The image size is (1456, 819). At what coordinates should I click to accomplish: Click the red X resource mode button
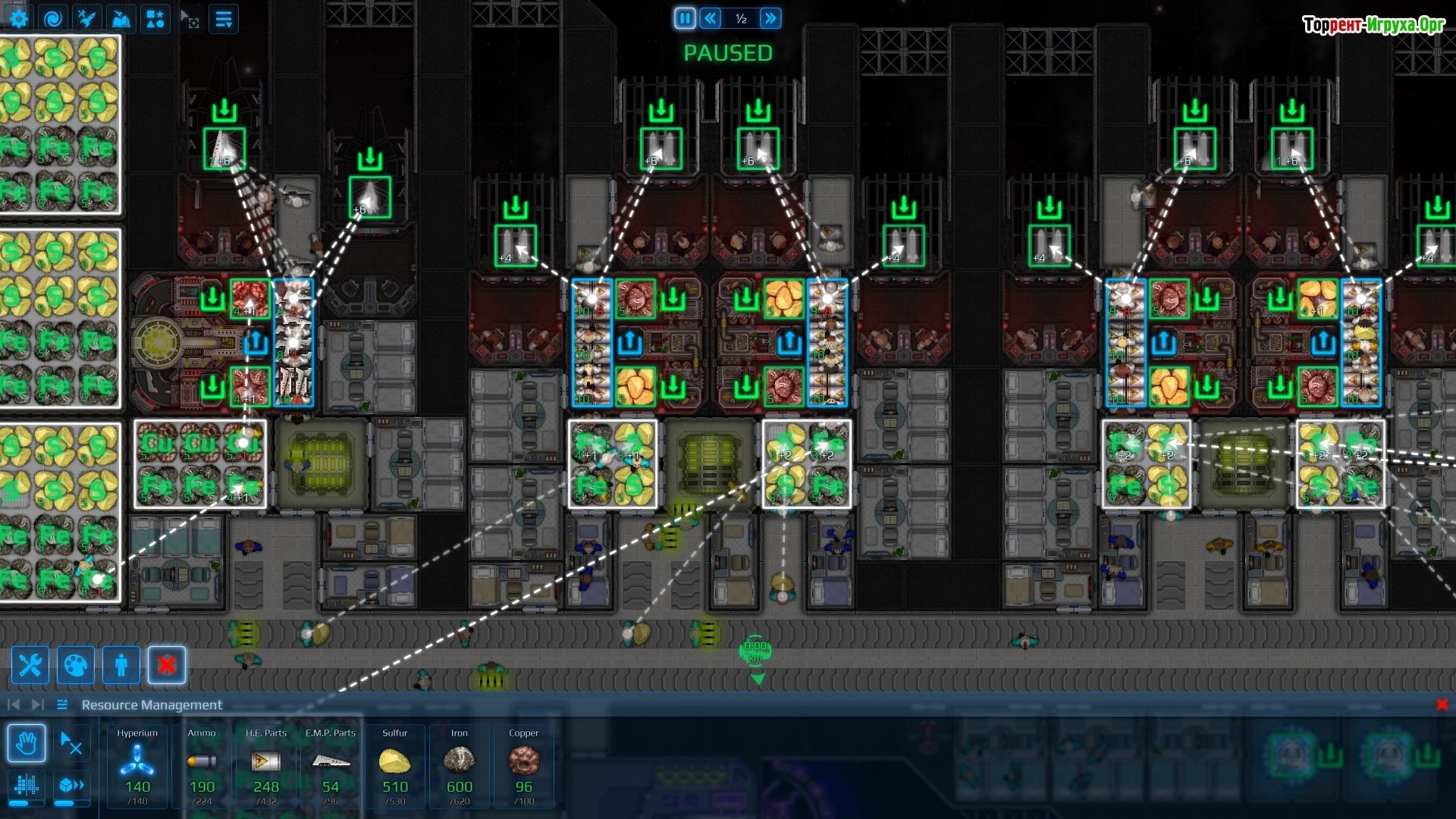click(167, 666)
